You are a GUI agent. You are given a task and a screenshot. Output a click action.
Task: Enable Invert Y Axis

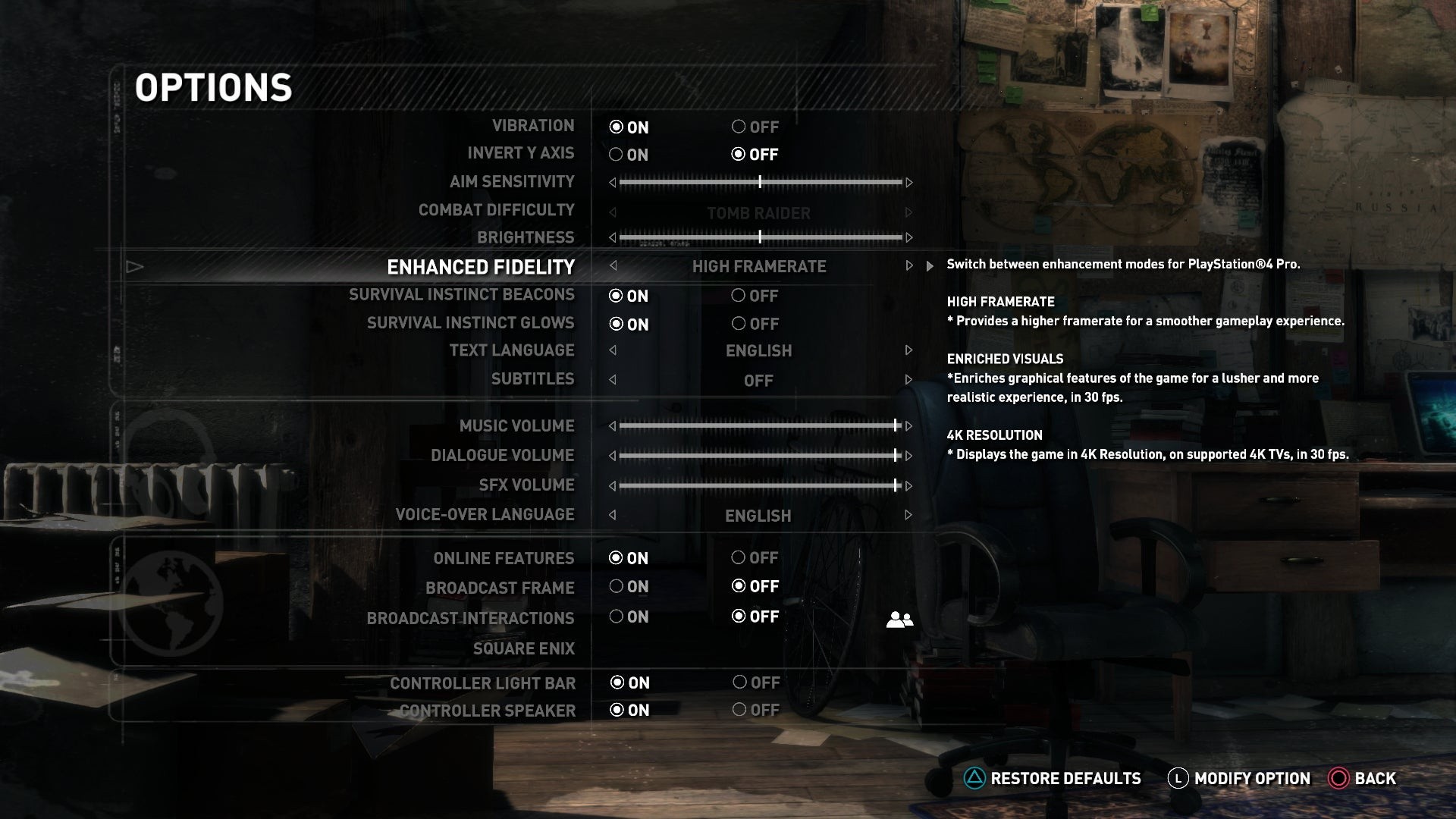click(617, 155)
